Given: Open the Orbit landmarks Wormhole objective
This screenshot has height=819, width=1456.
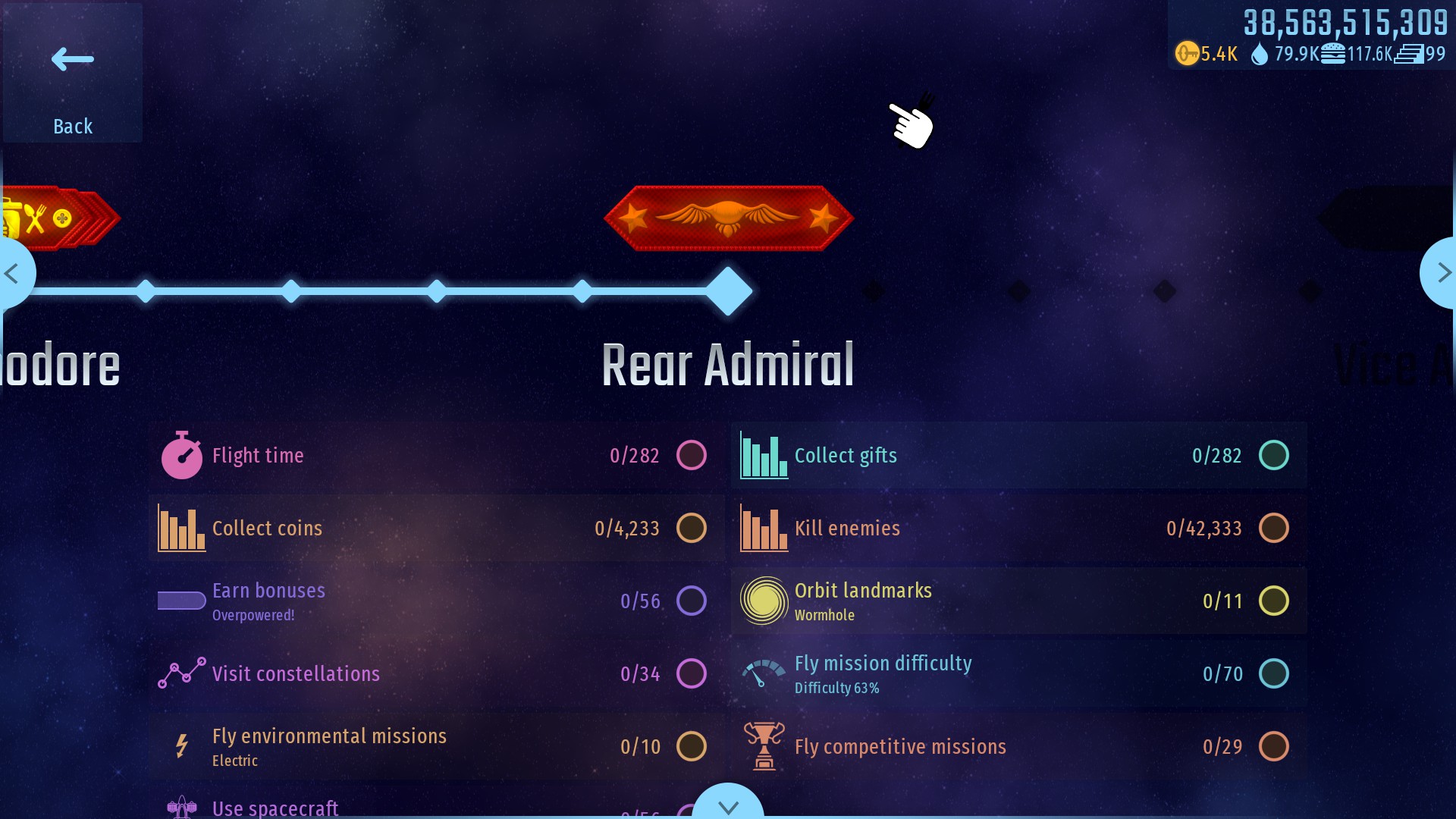Looking at the screenshot, I should point(1018,601).
